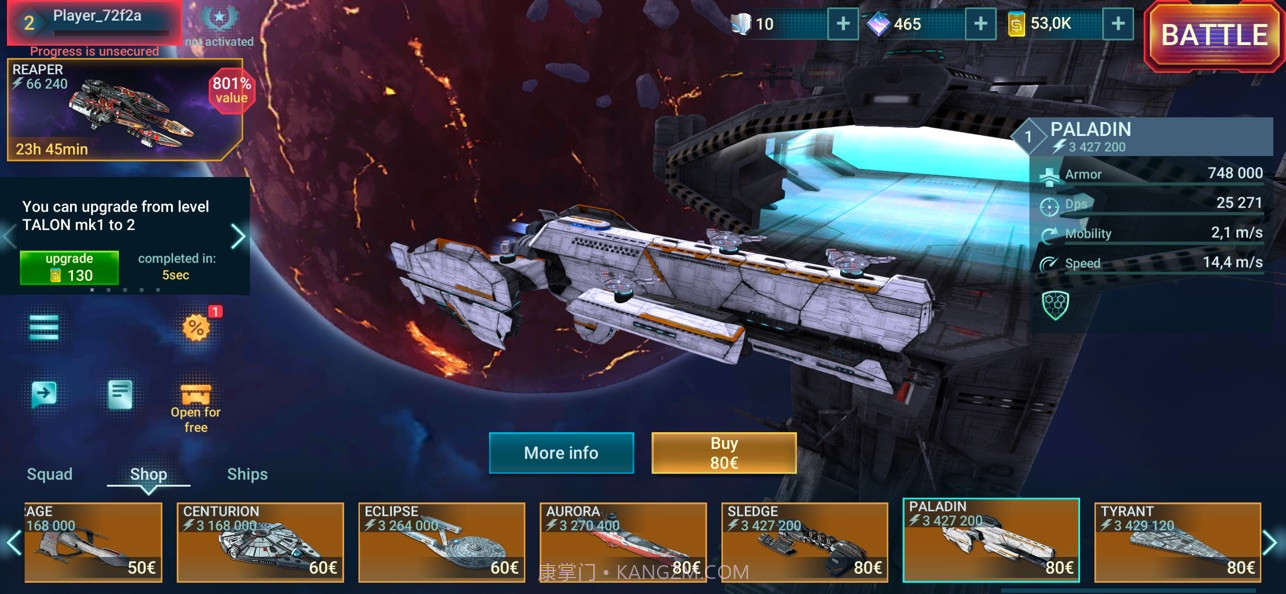This screenshot has width=1286, height=594.
Task: Open More info about the Paladin
Action: pos(561,453)
